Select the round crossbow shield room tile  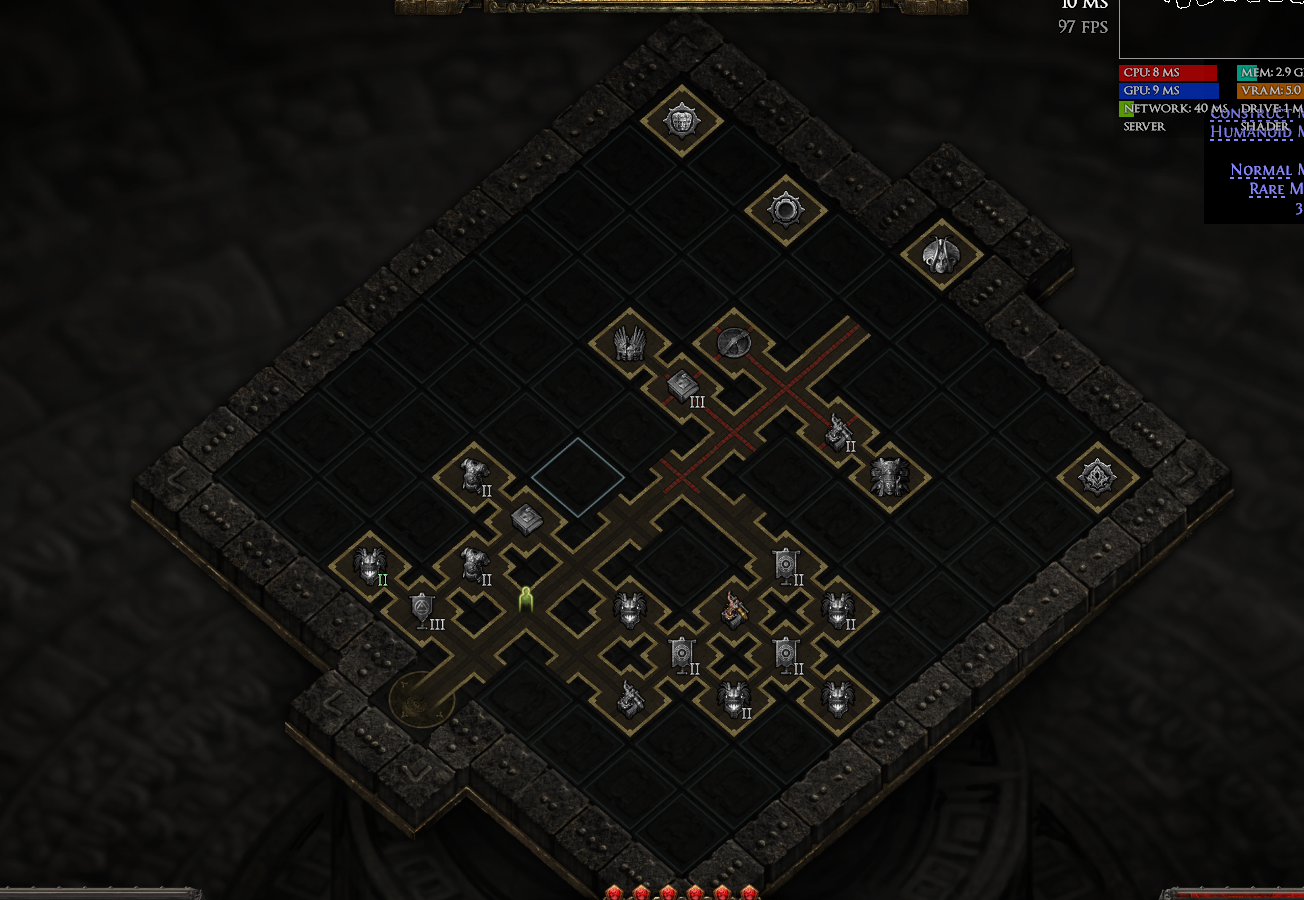tap(734, 342)
